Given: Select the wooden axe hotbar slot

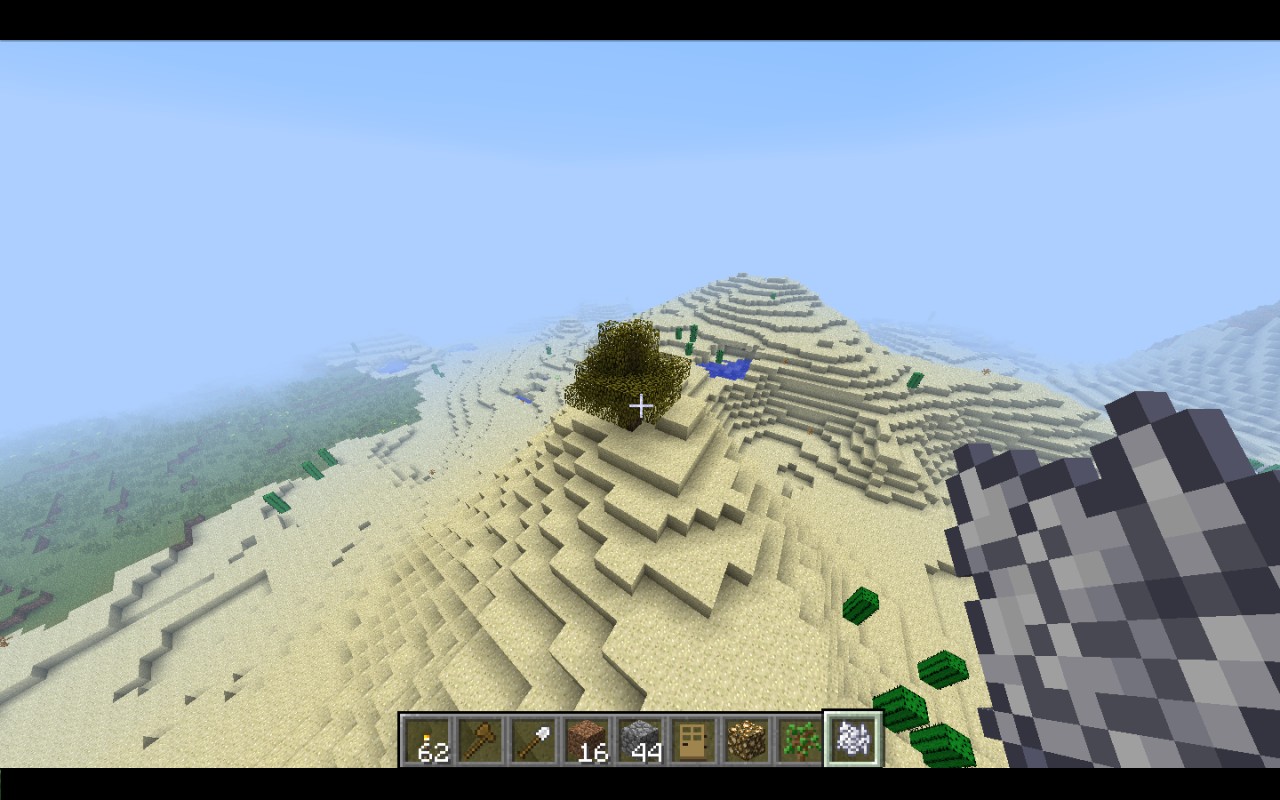Looking at the screenshot, I should (480, 741).
